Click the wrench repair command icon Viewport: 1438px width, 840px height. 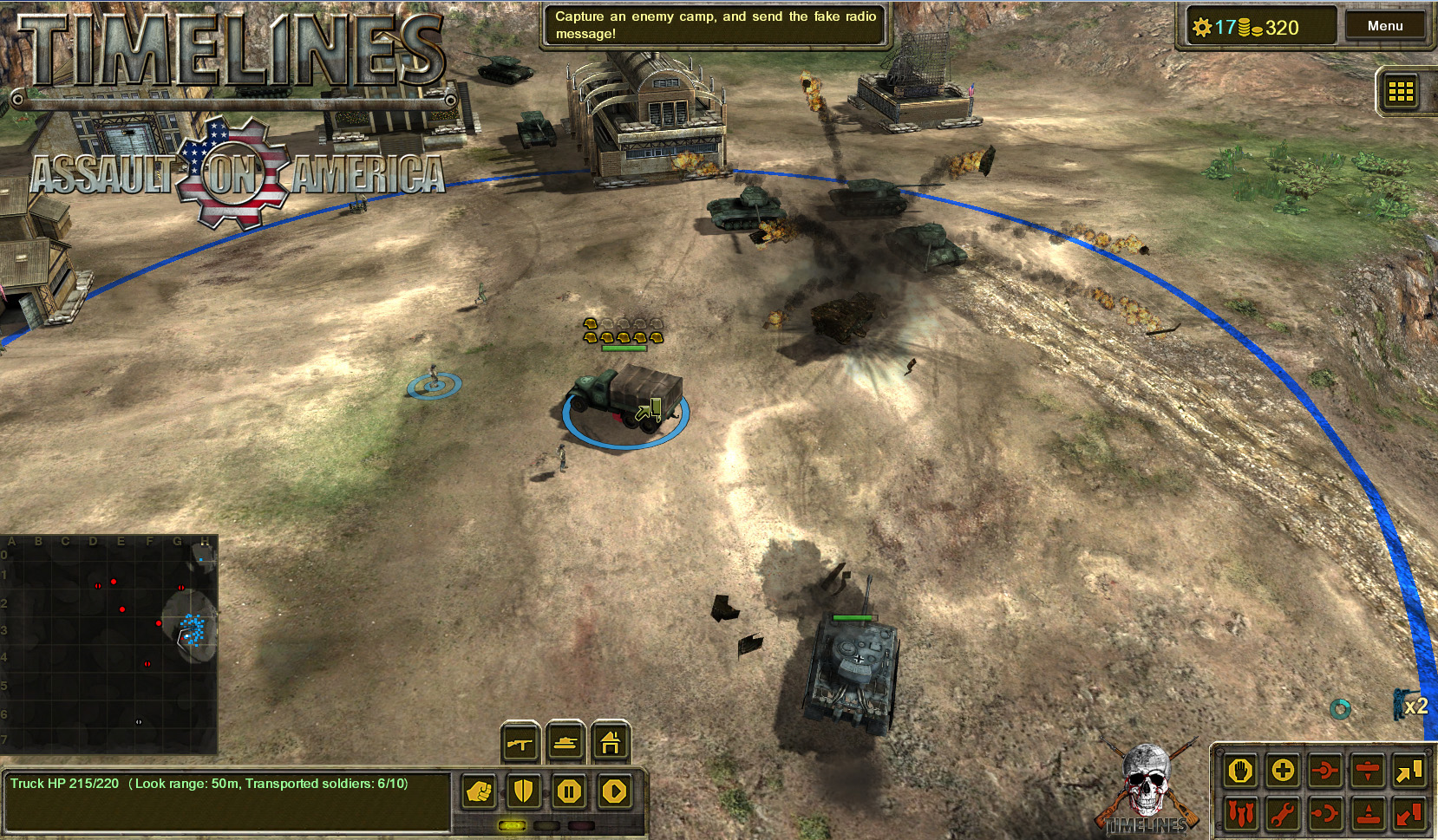(1283, 813)
